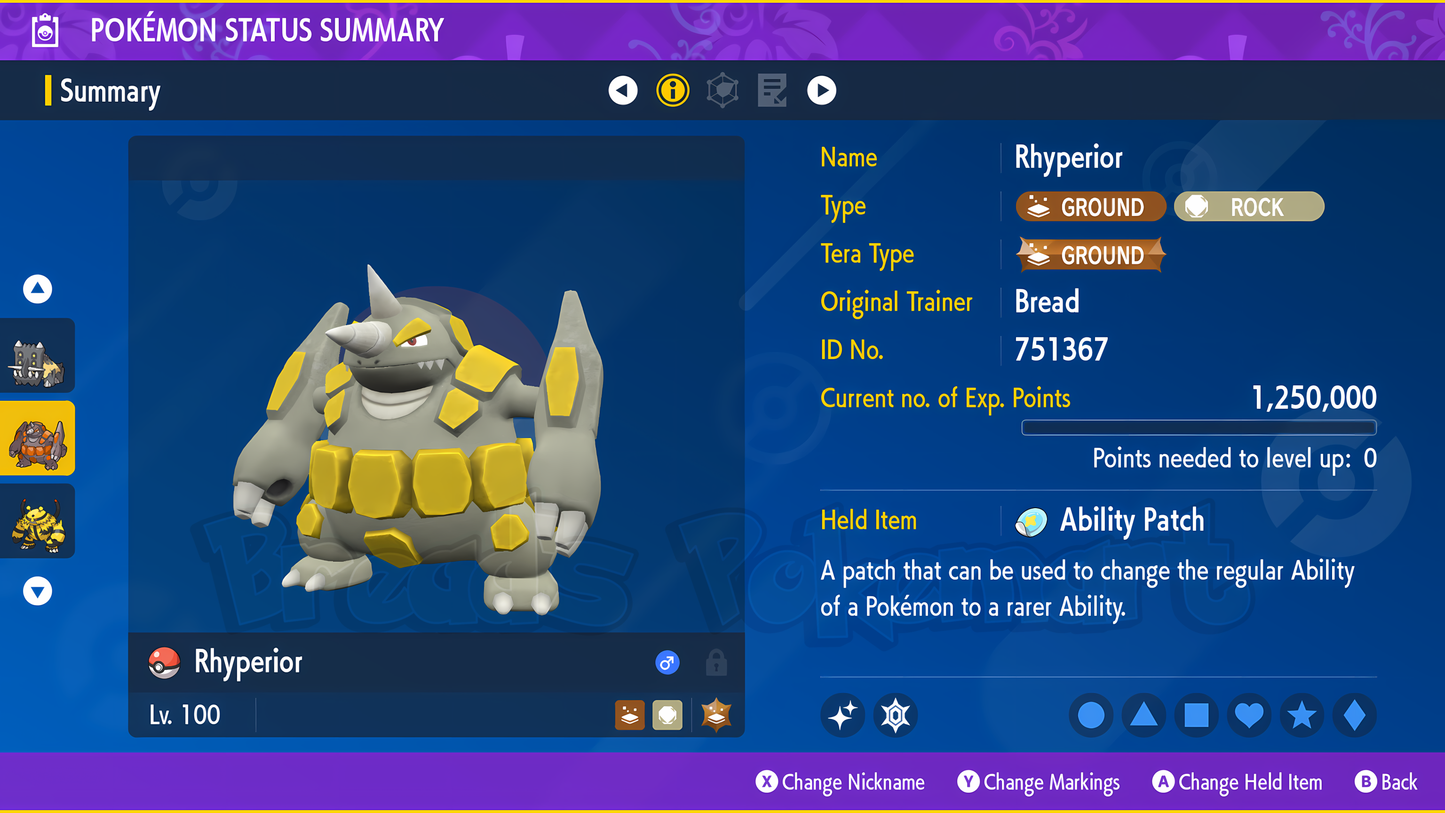Go to the next summary page arrow

click(x=821, y=91)
